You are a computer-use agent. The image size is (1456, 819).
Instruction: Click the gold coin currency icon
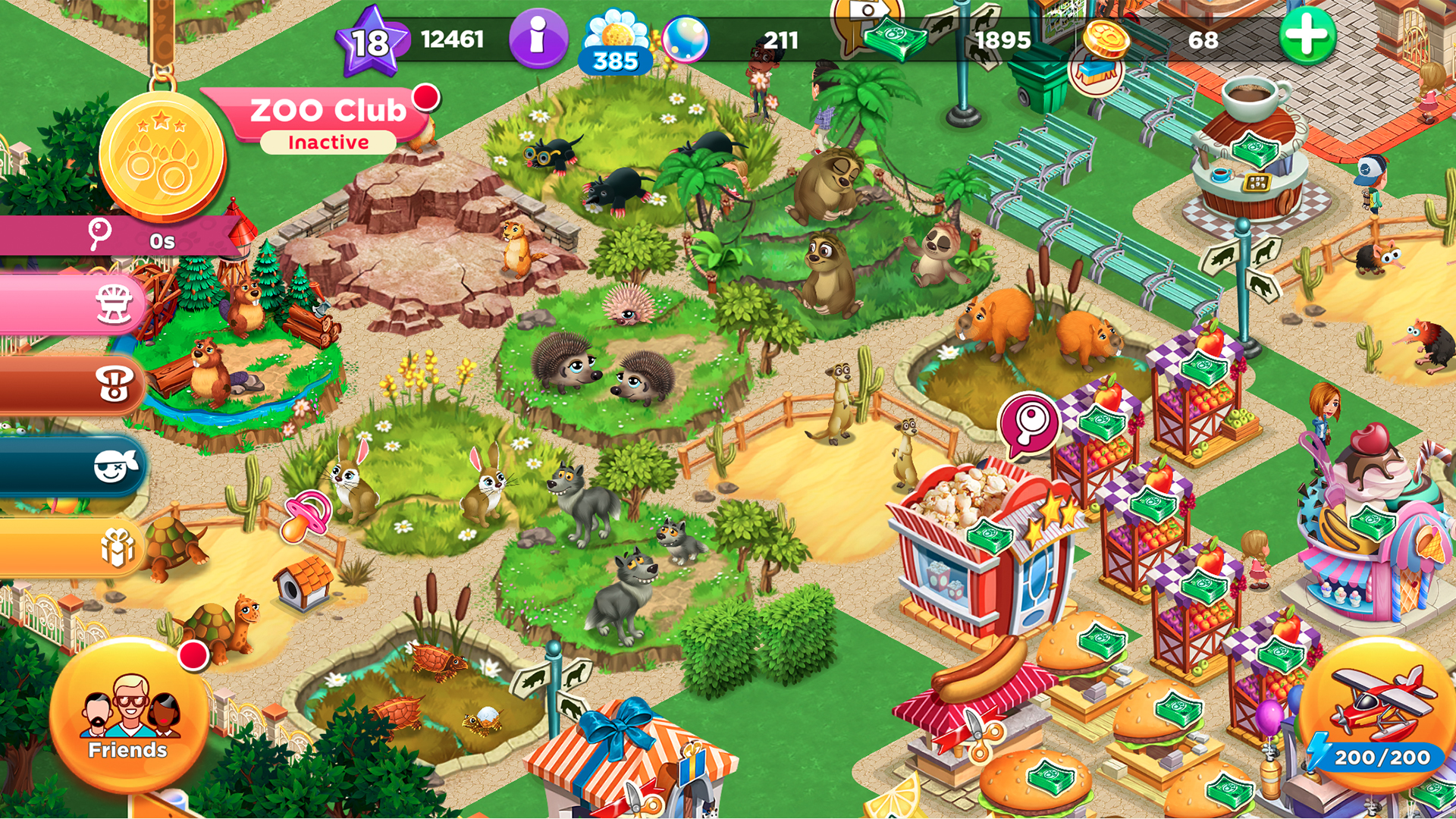point(1103,39)
